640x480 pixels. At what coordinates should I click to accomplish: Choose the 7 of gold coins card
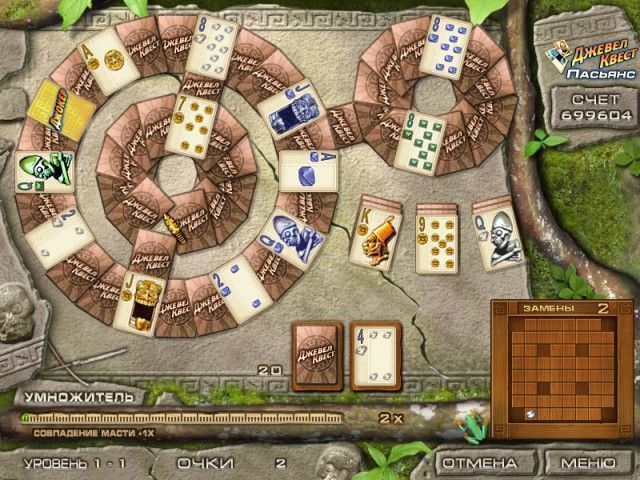194,125
